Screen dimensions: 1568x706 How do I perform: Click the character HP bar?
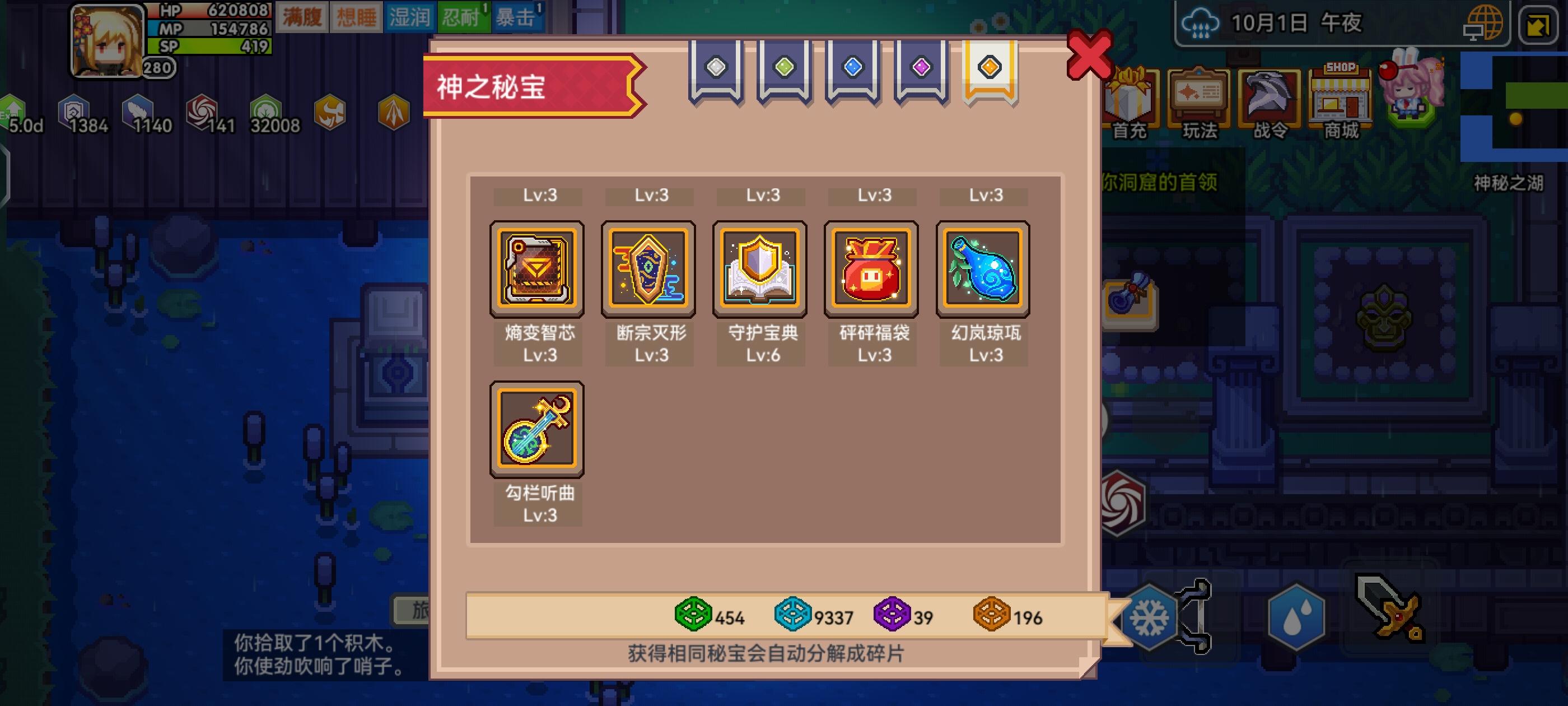tap(210, 10)
